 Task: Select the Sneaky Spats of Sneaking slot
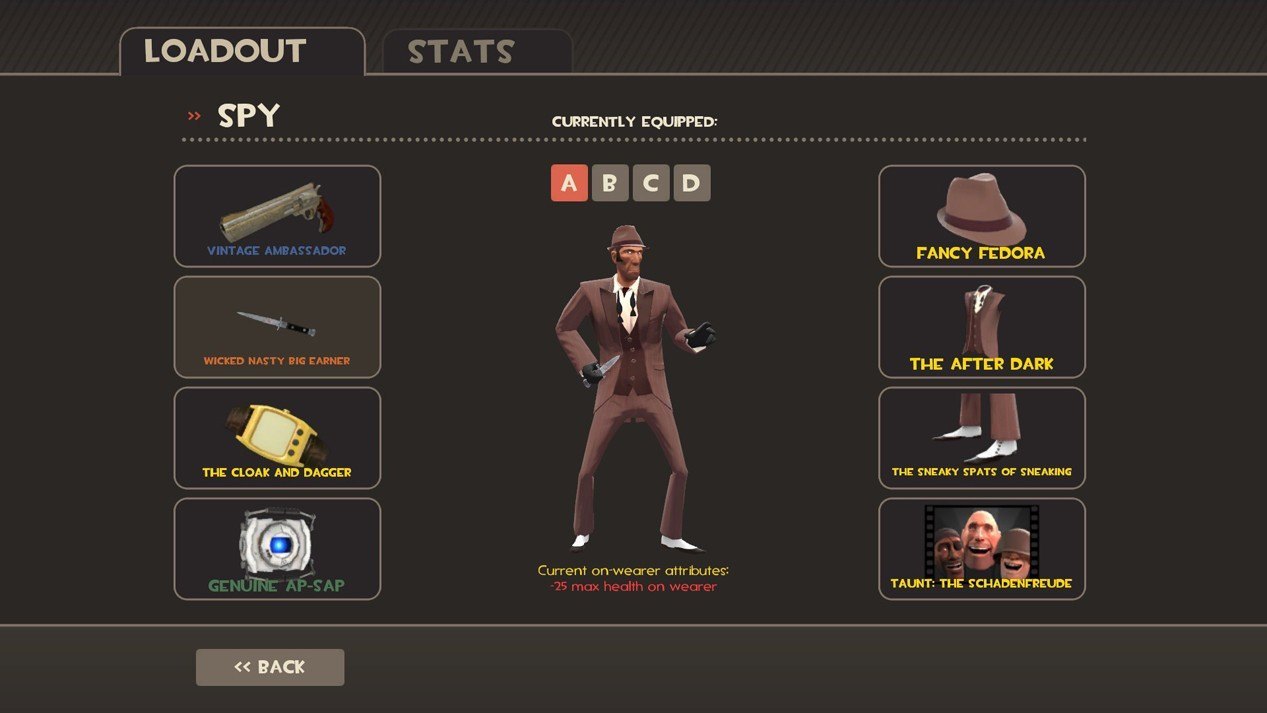pos(981,438)
